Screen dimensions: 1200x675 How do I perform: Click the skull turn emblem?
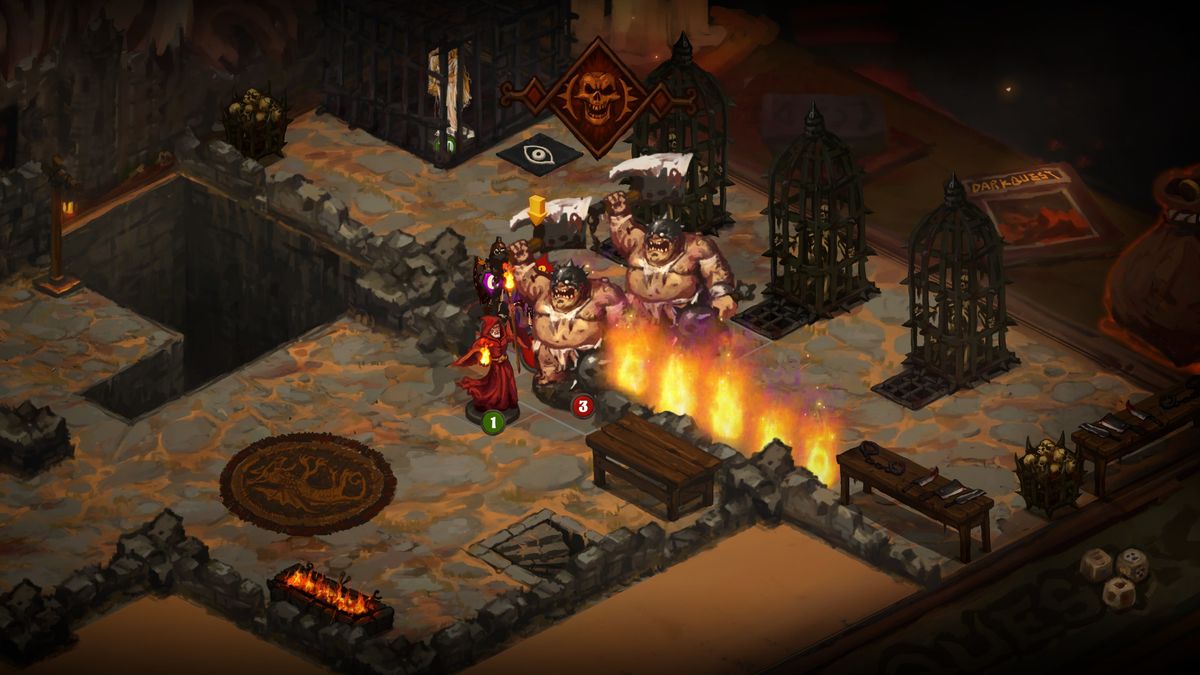[x=597, y=96]
